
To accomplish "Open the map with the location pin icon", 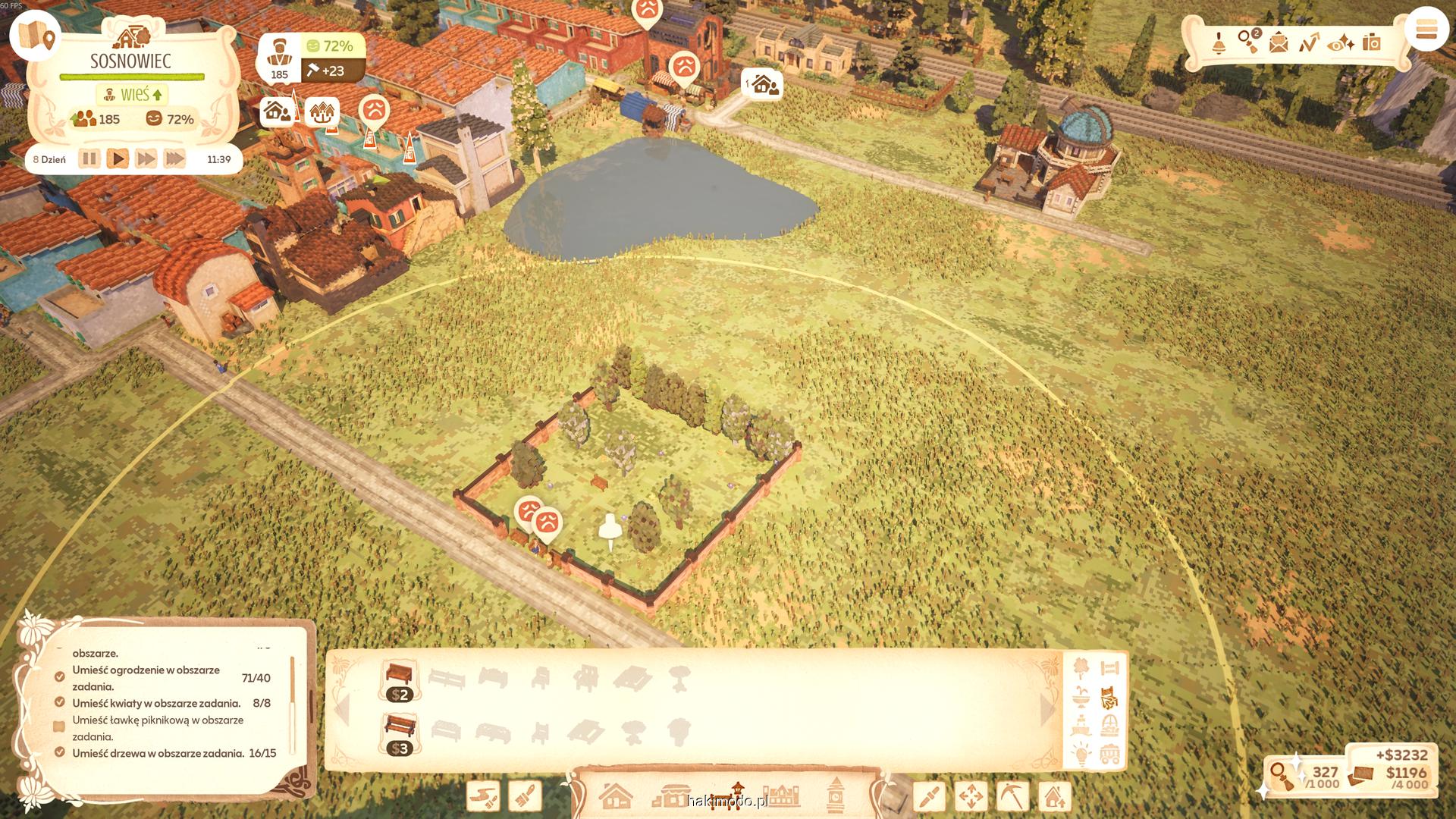I will pos(36,36).
